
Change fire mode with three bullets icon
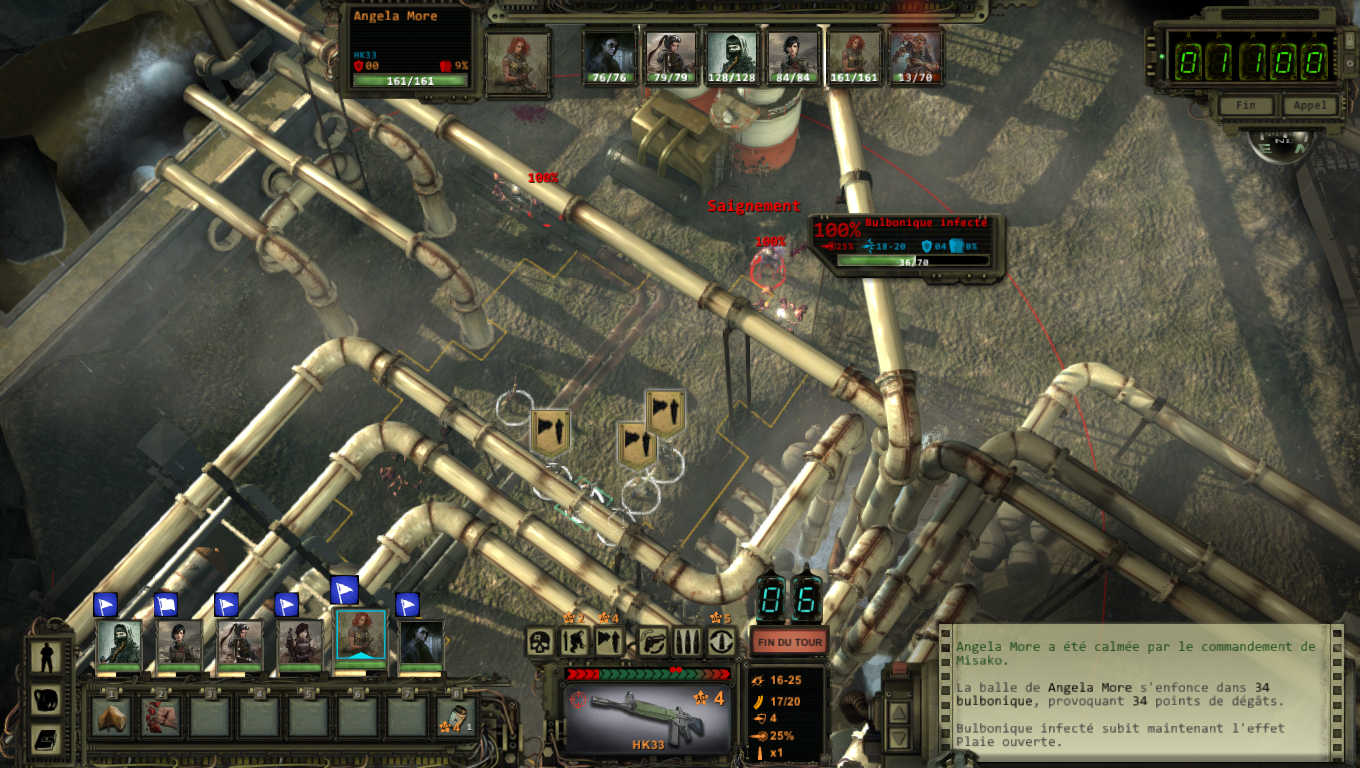(687, 641)
